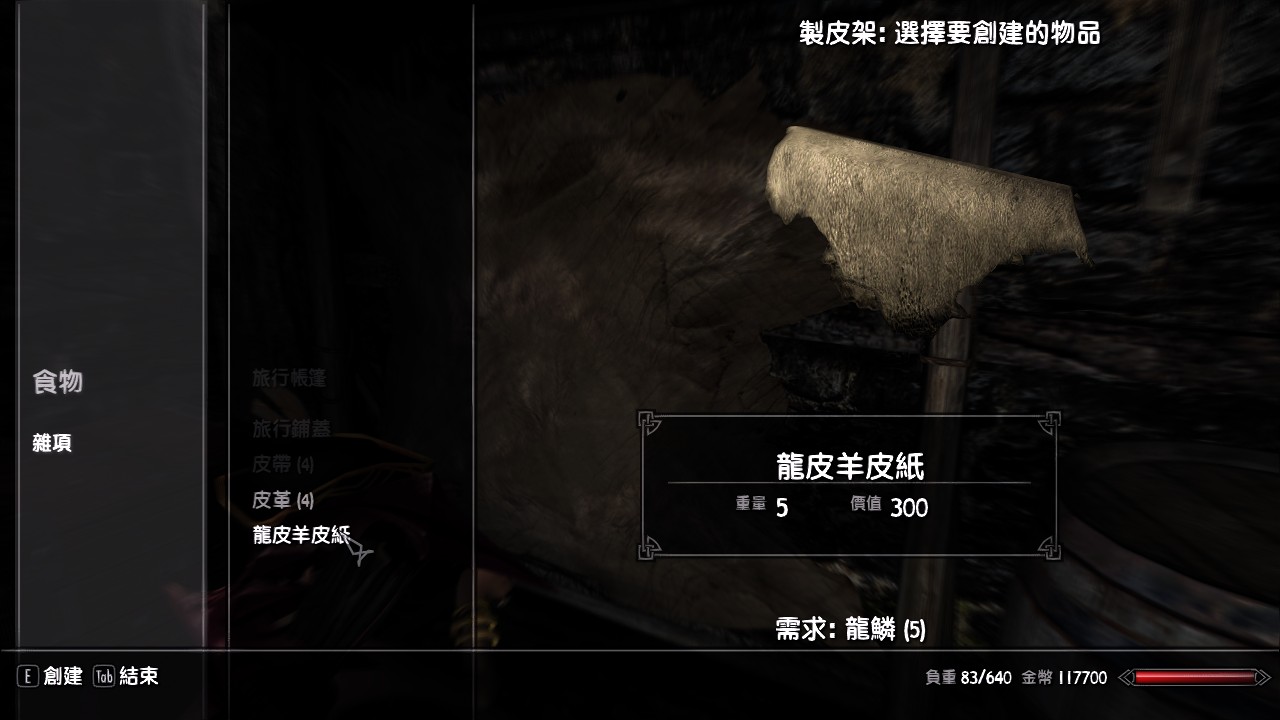Viewport: 1280px width, 720px height.
Task: Click the red stamina bar at bottom right
Action: 1195,678
